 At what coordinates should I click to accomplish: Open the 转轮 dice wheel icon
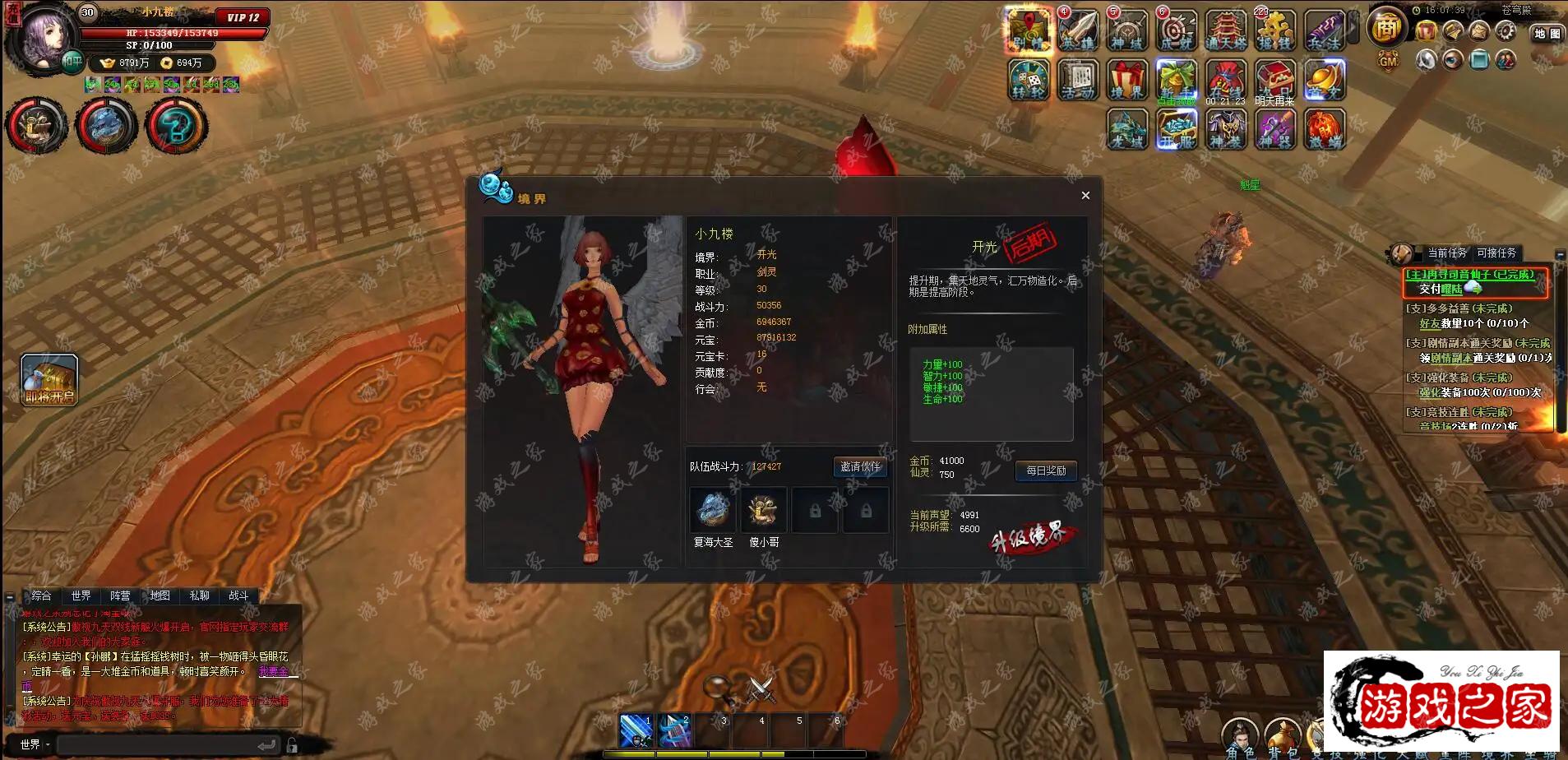pos(1029,81)
